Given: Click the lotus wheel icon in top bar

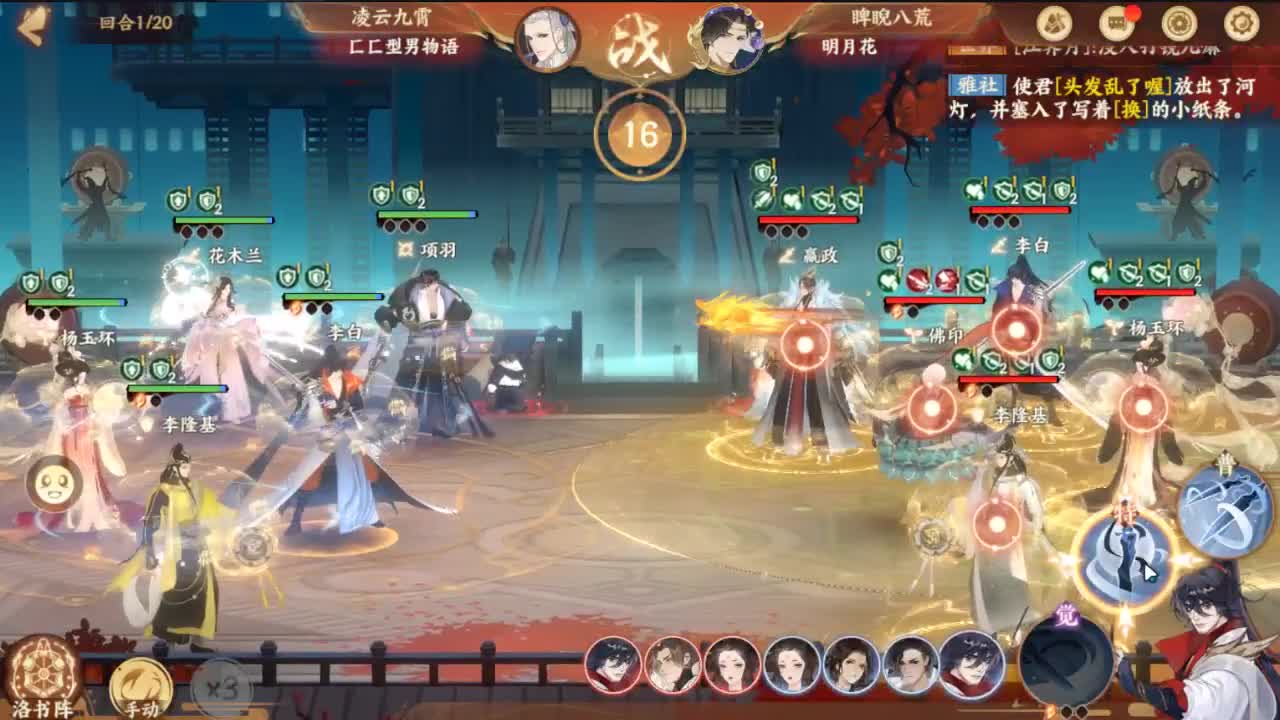Looking at the screenshot, I should [x=1178, y=20].
